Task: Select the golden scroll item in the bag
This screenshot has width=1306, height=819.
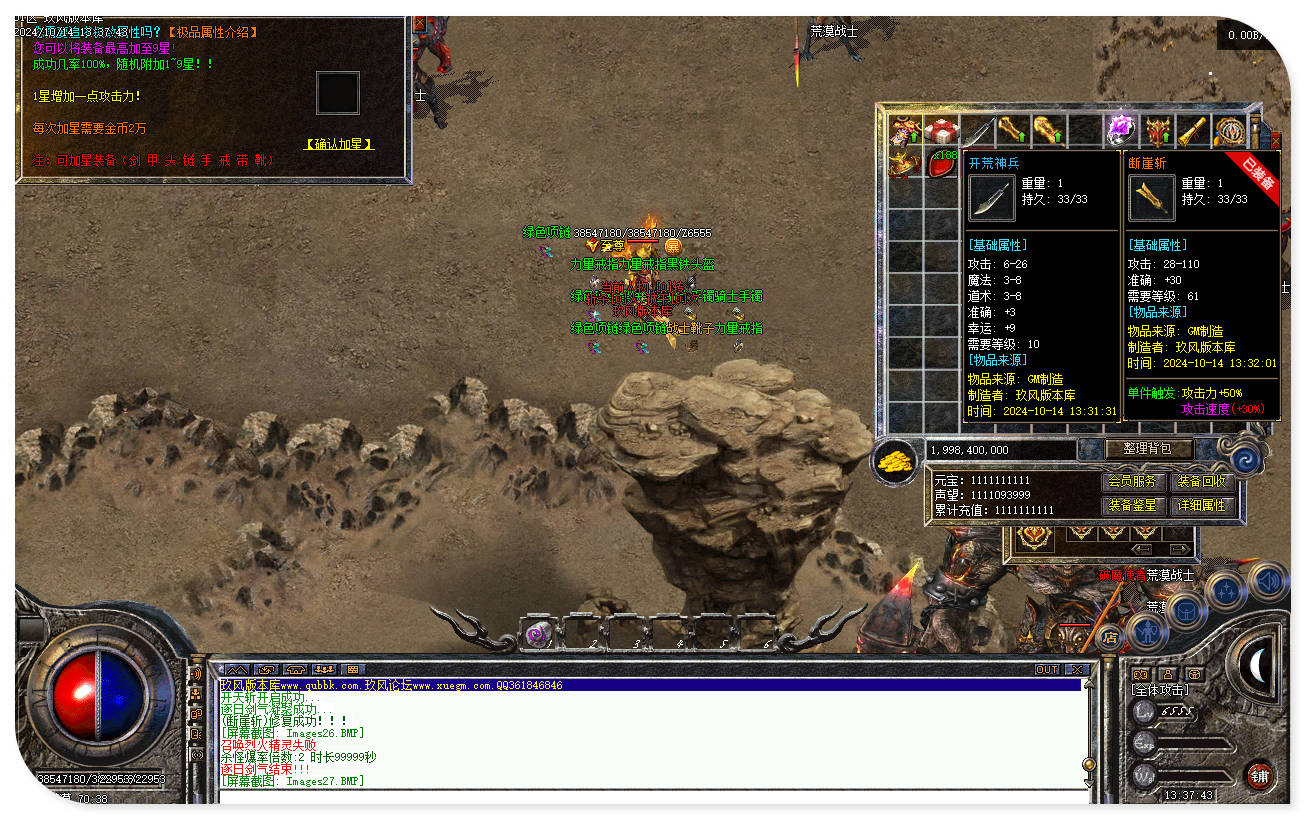Action: point(1192,131)
